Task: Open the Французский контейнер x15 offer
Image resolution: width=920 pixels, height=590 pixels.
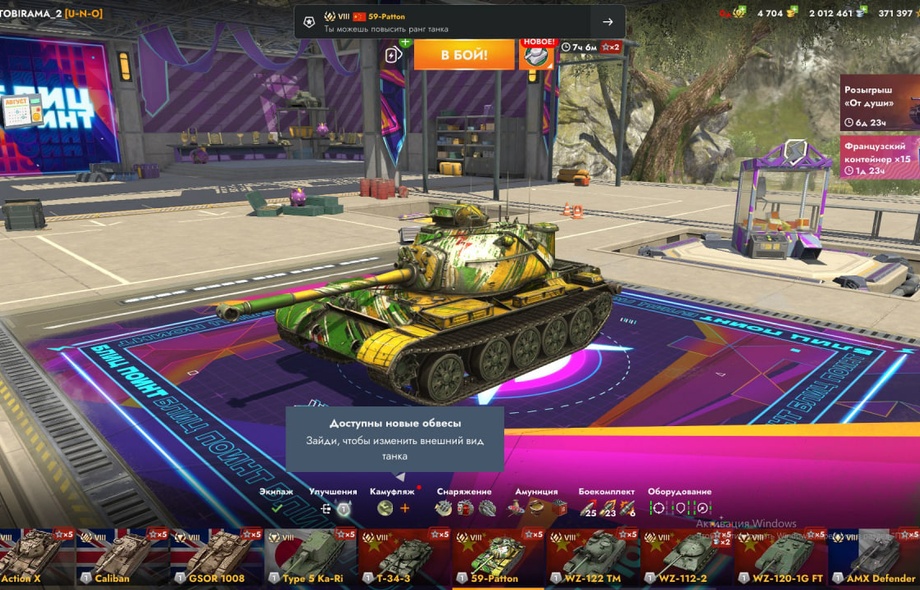Action: pyautogui.click(x=879, y=157)
